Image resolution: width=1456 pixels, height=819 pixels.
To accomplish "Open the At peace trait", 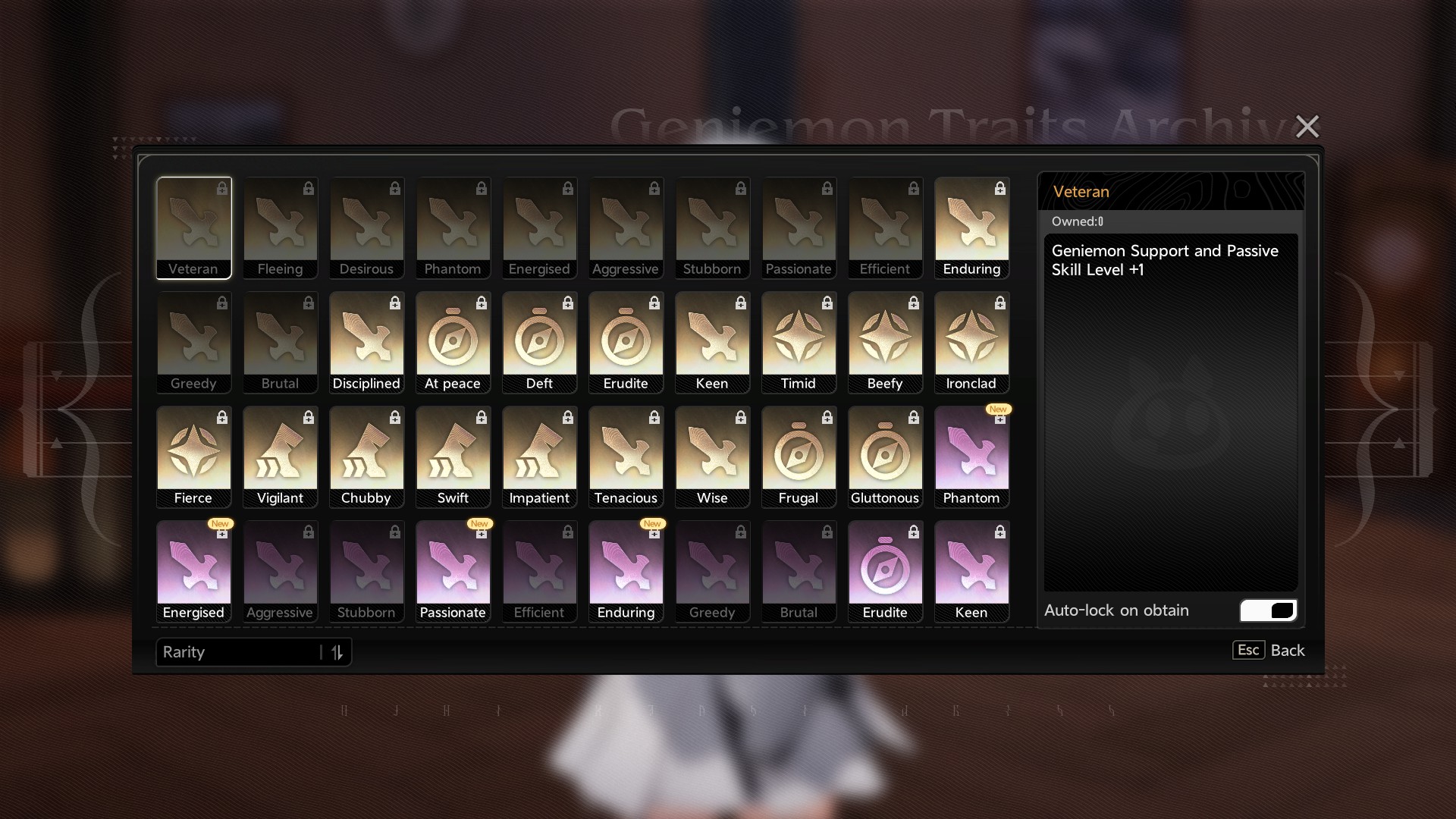I will coord(453,342).
